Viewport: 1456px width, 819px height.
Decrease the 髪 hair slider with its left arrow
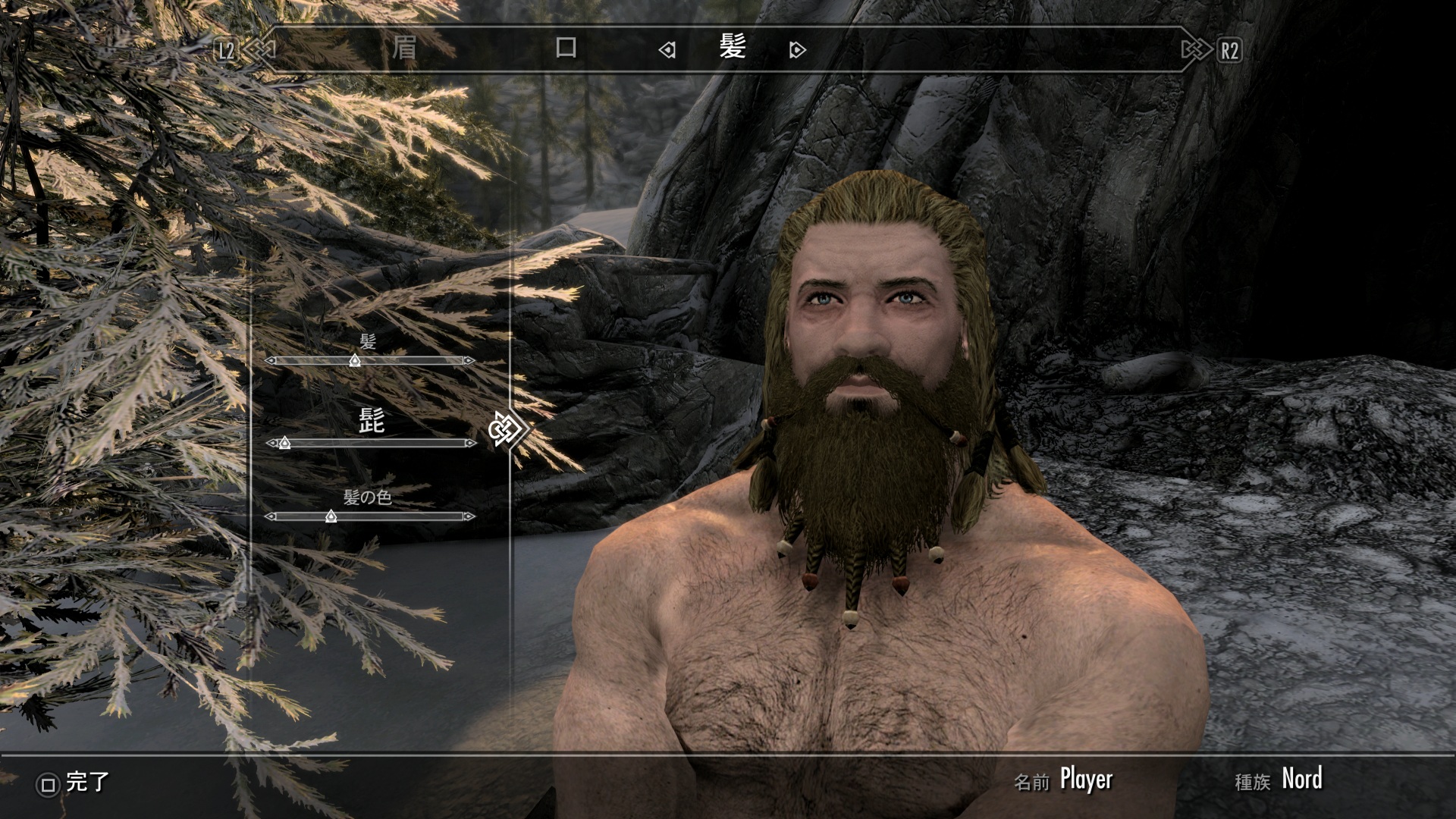pyautogui.click(x=271, y=361)
